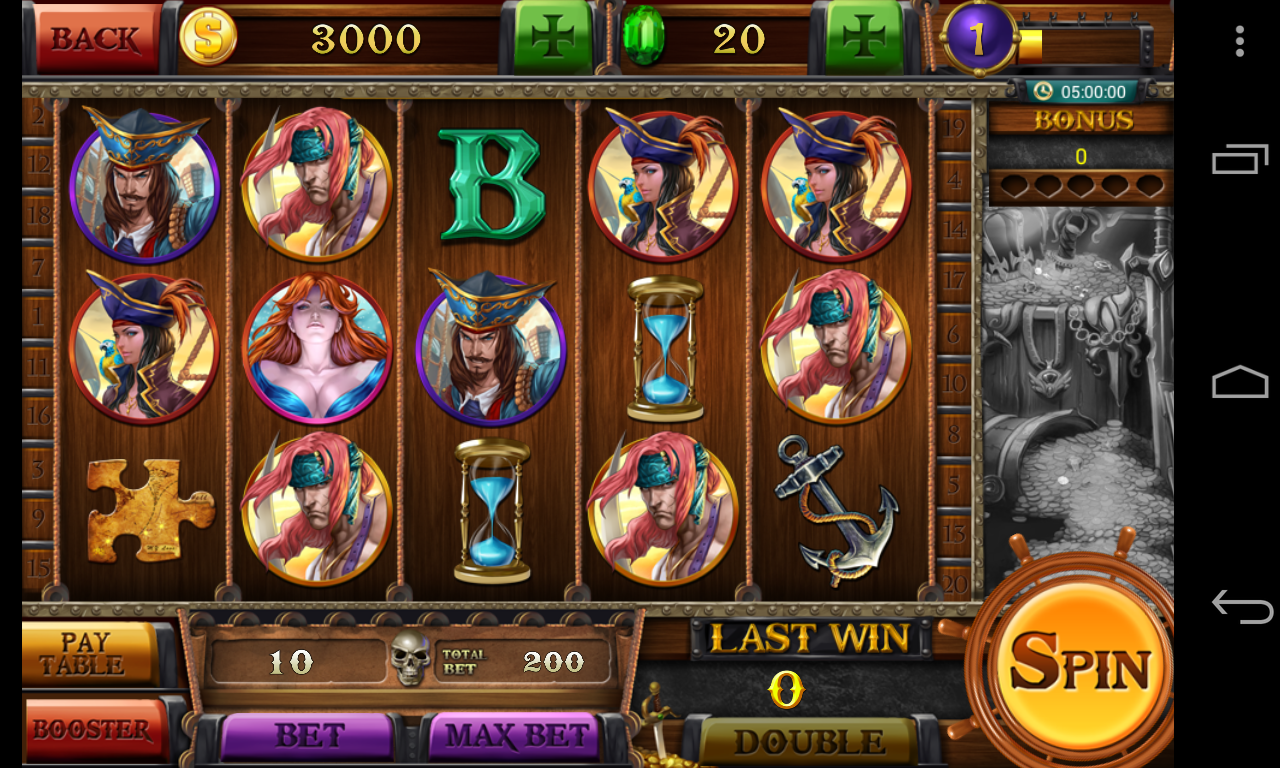The image size is (1280, 768).
Task: Spin the reels with the orange wheel
Action: pyautogui.click(x=1079, y=661)
